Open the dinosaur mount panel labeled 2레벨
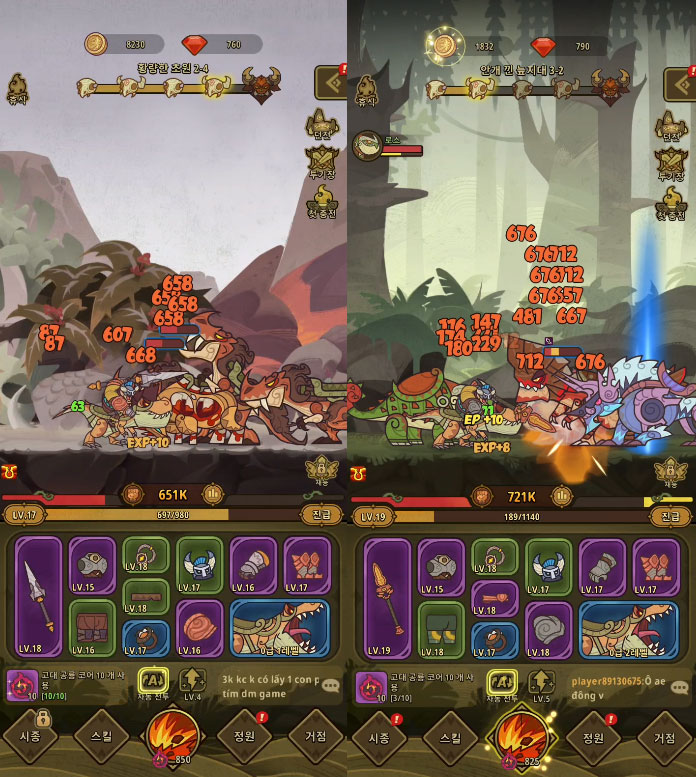Viewport: 696px width, 777px height. click(629, 628)
